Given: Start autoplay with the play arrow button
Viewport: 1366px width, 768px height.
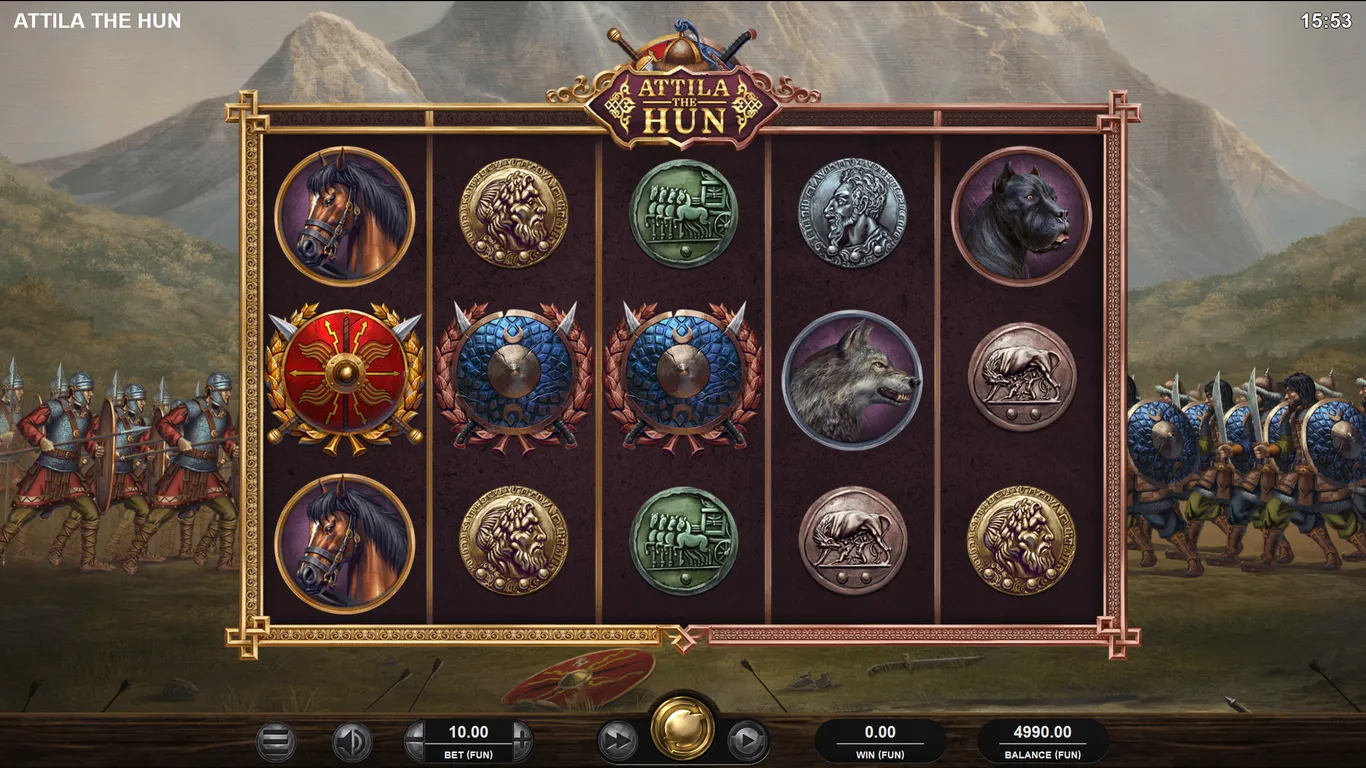Looking at the screenshot, I should [x=747, y=741].
